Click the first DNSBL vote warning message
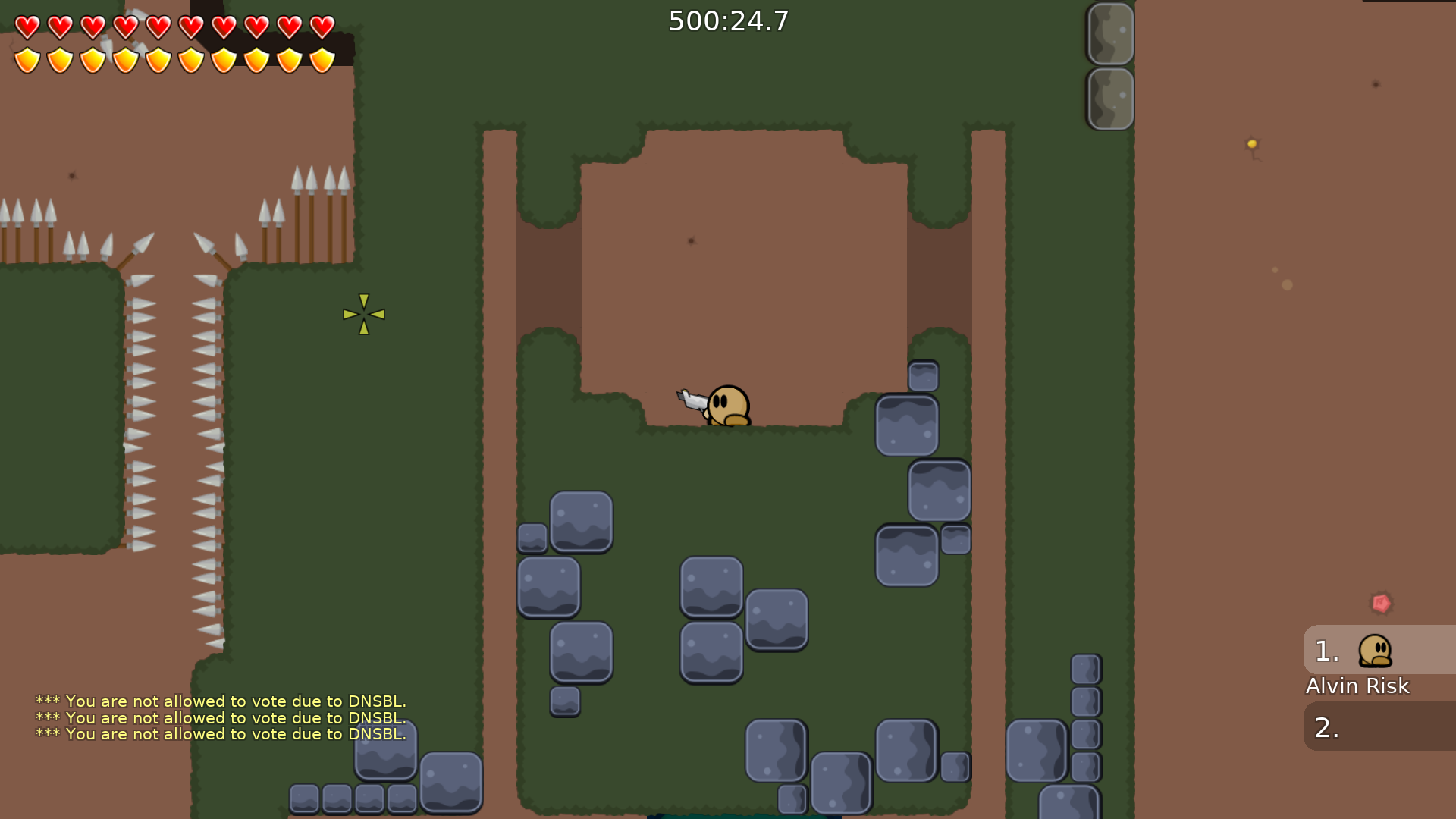The image size is (1456, 819). tap(220, 701)
